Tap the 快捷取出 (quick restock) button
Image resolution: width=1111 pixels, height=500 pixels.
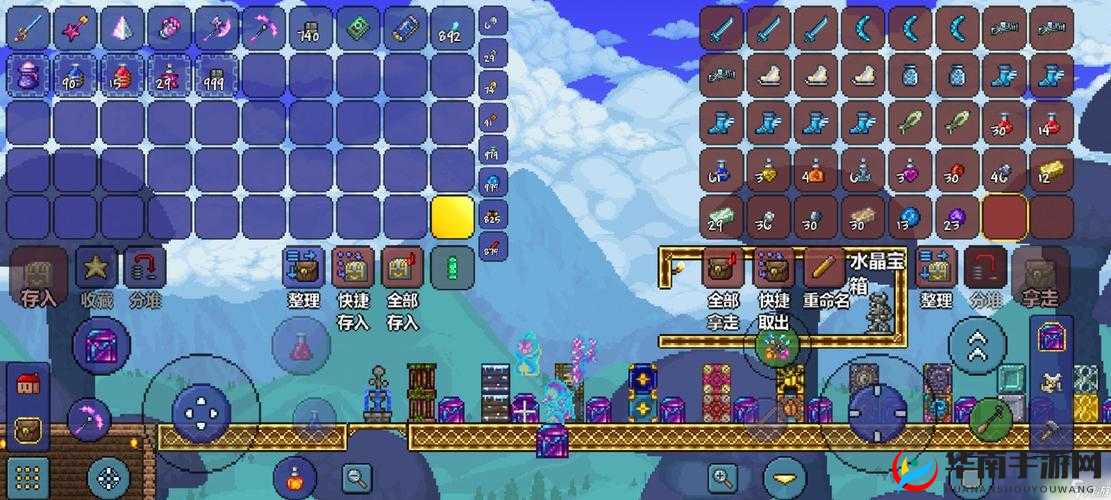coord(773,268)
